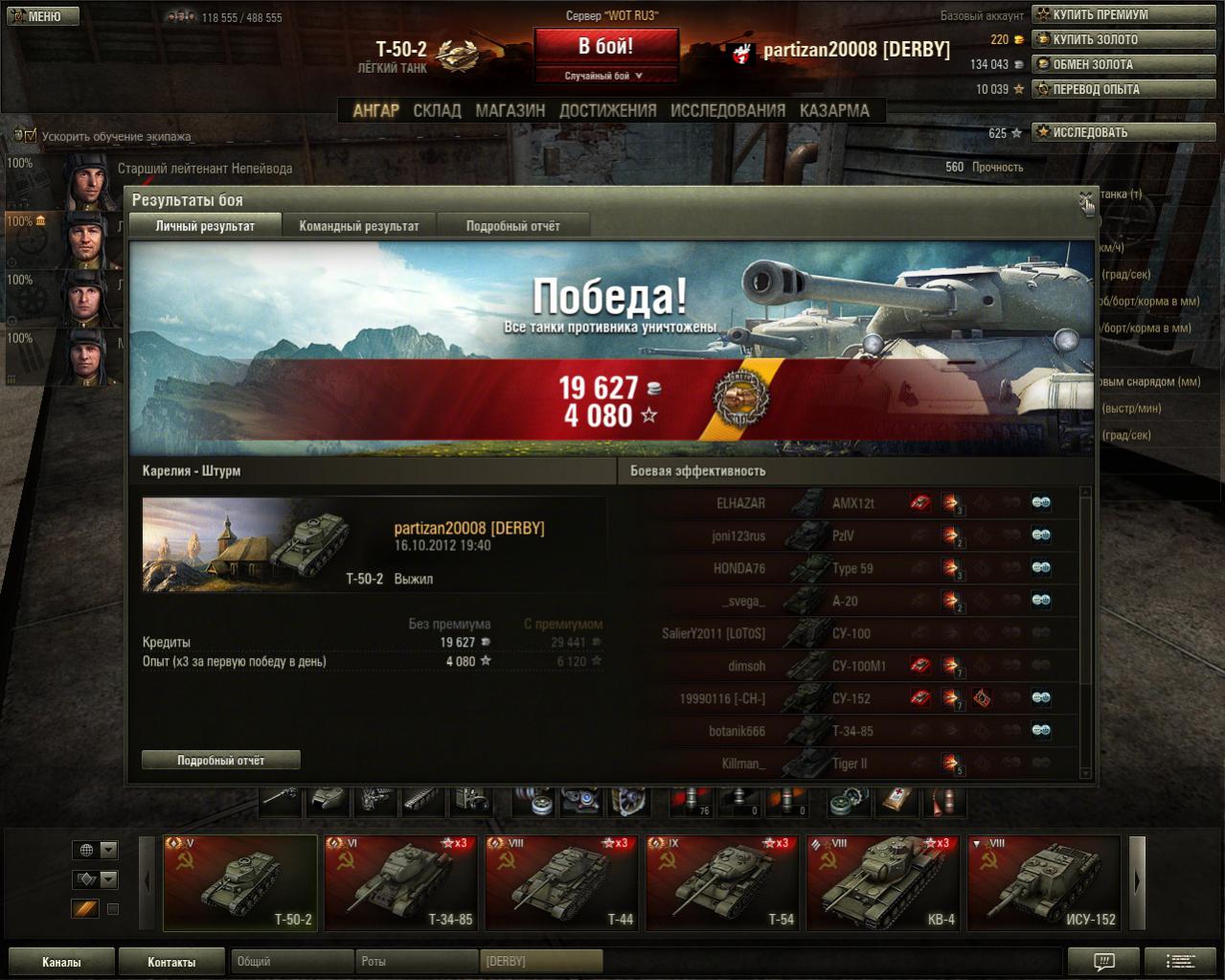Screen dimensions: 1225x980
Task: Switch to Командный результат tab
Action: pyautogui.click(x=359, y=226)
